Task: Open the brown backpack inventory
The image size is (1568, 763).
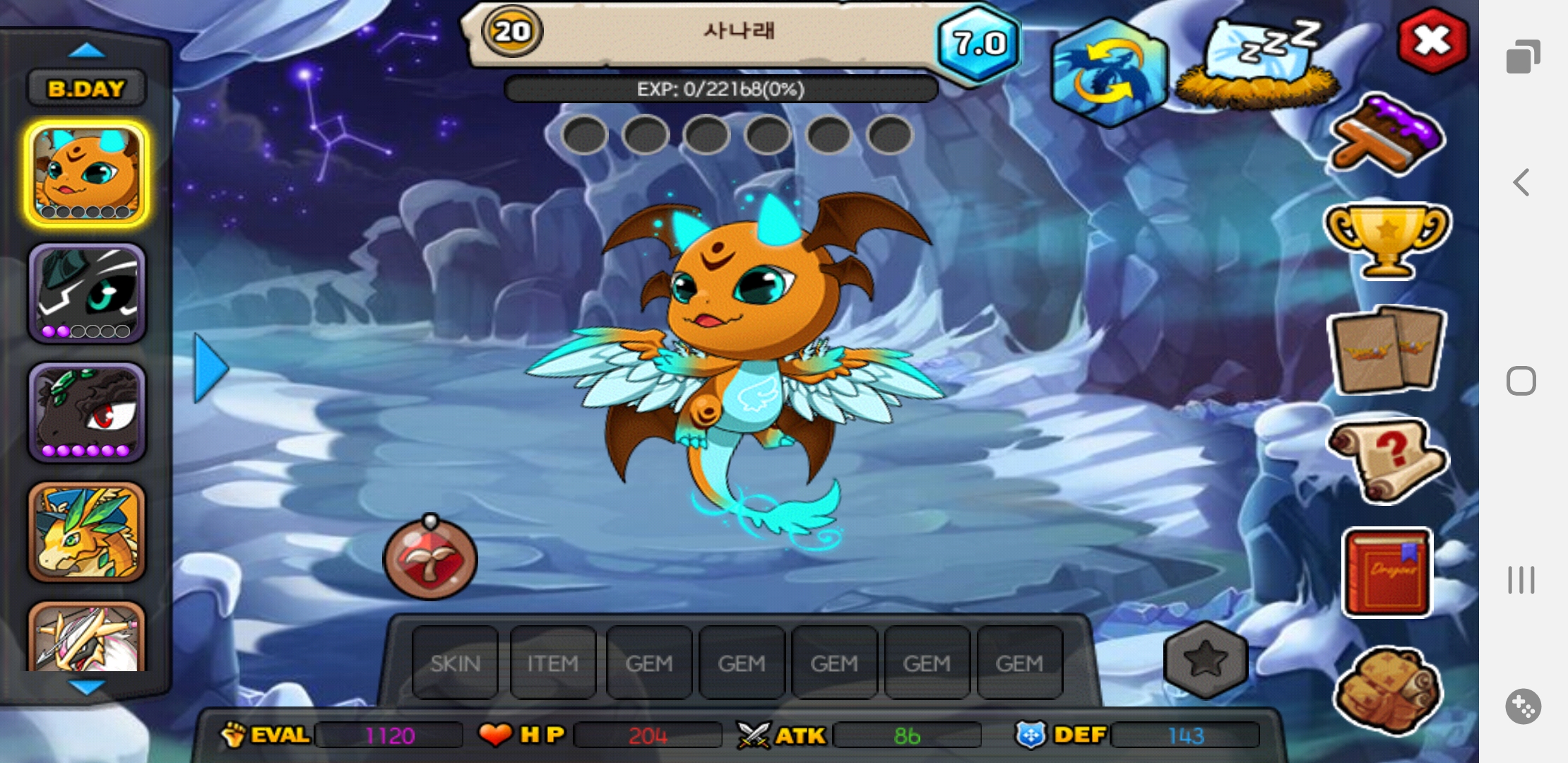Action: (x=1387, y=689)
